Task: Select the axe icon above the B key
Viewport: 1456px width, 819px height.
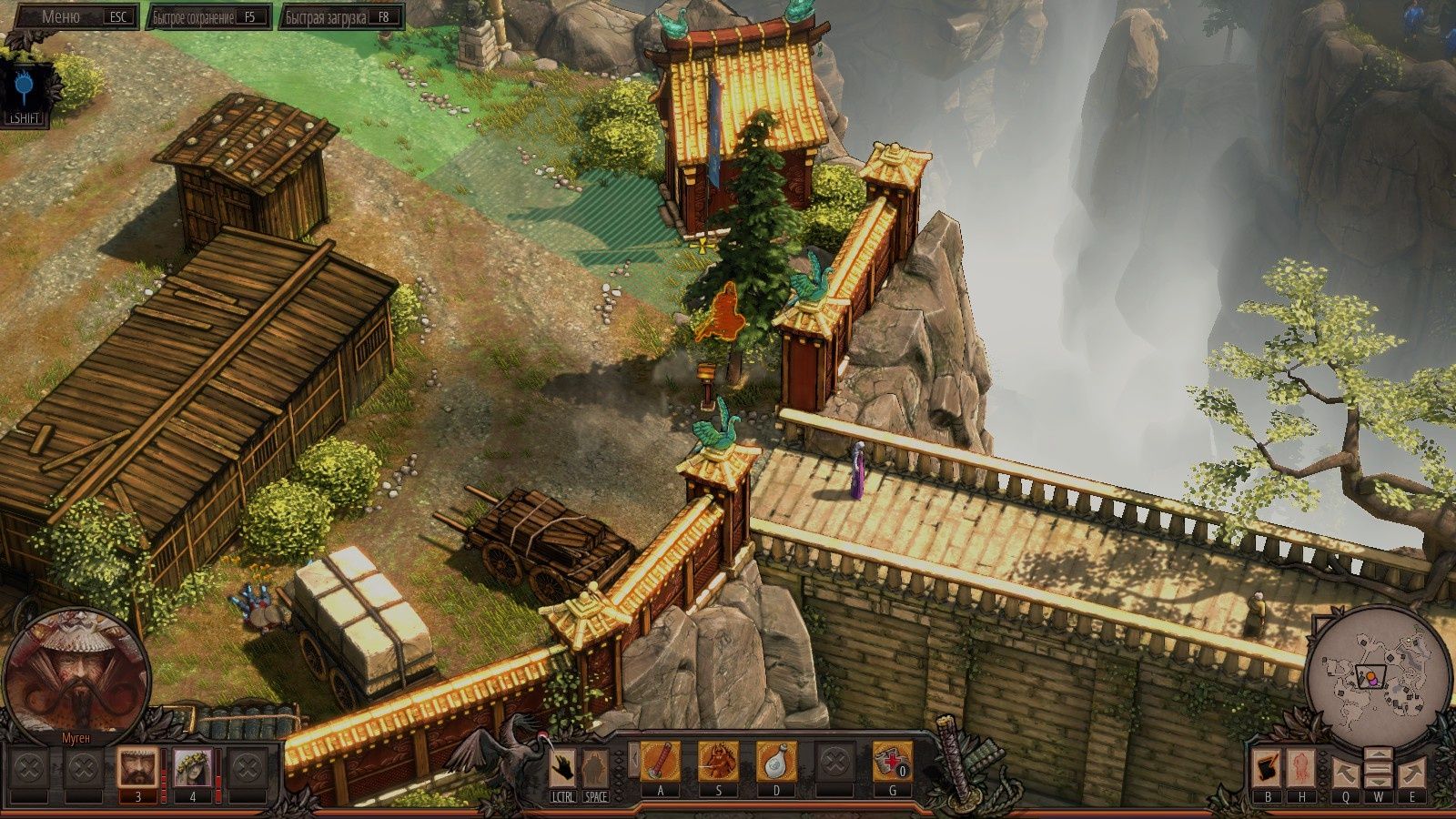Action: tap(1265, 769)
